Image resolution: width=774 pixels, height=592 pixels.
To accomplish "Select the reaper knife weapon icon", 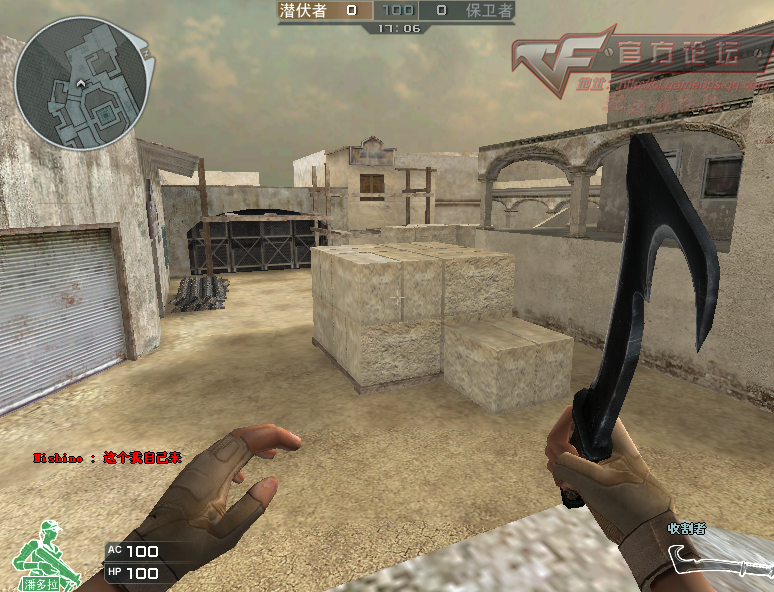I will coord(719,561).
